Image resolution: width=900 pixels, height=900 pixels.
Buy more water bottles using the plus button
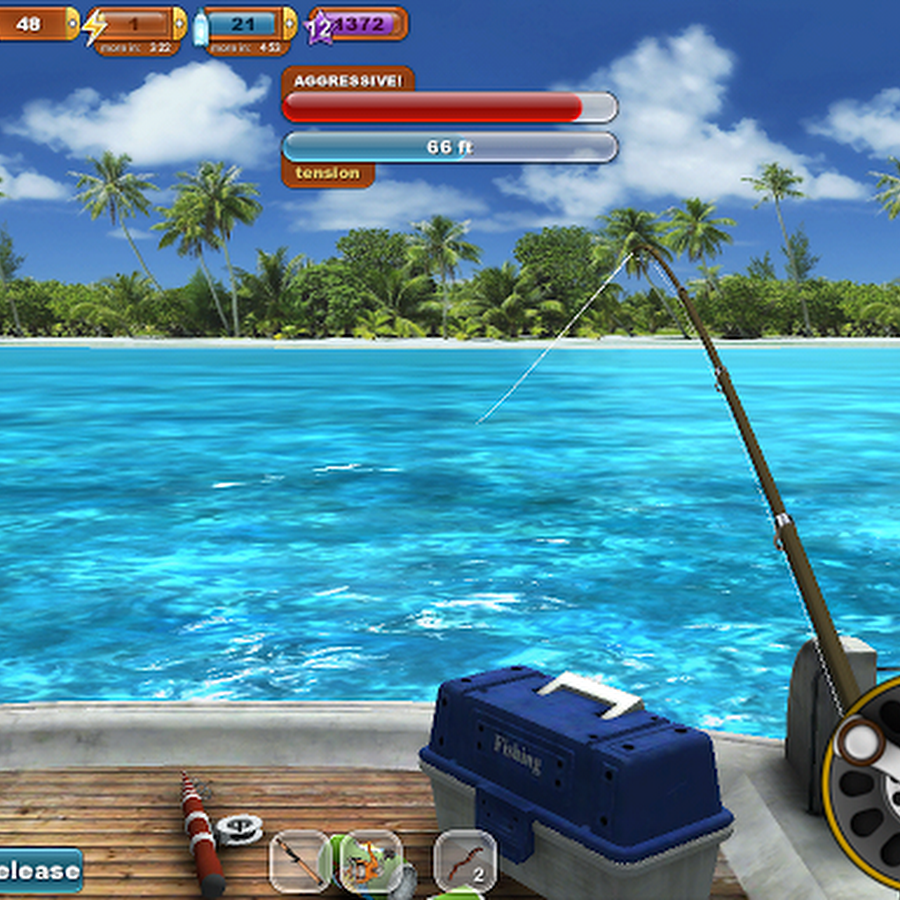tap(289, 22)
